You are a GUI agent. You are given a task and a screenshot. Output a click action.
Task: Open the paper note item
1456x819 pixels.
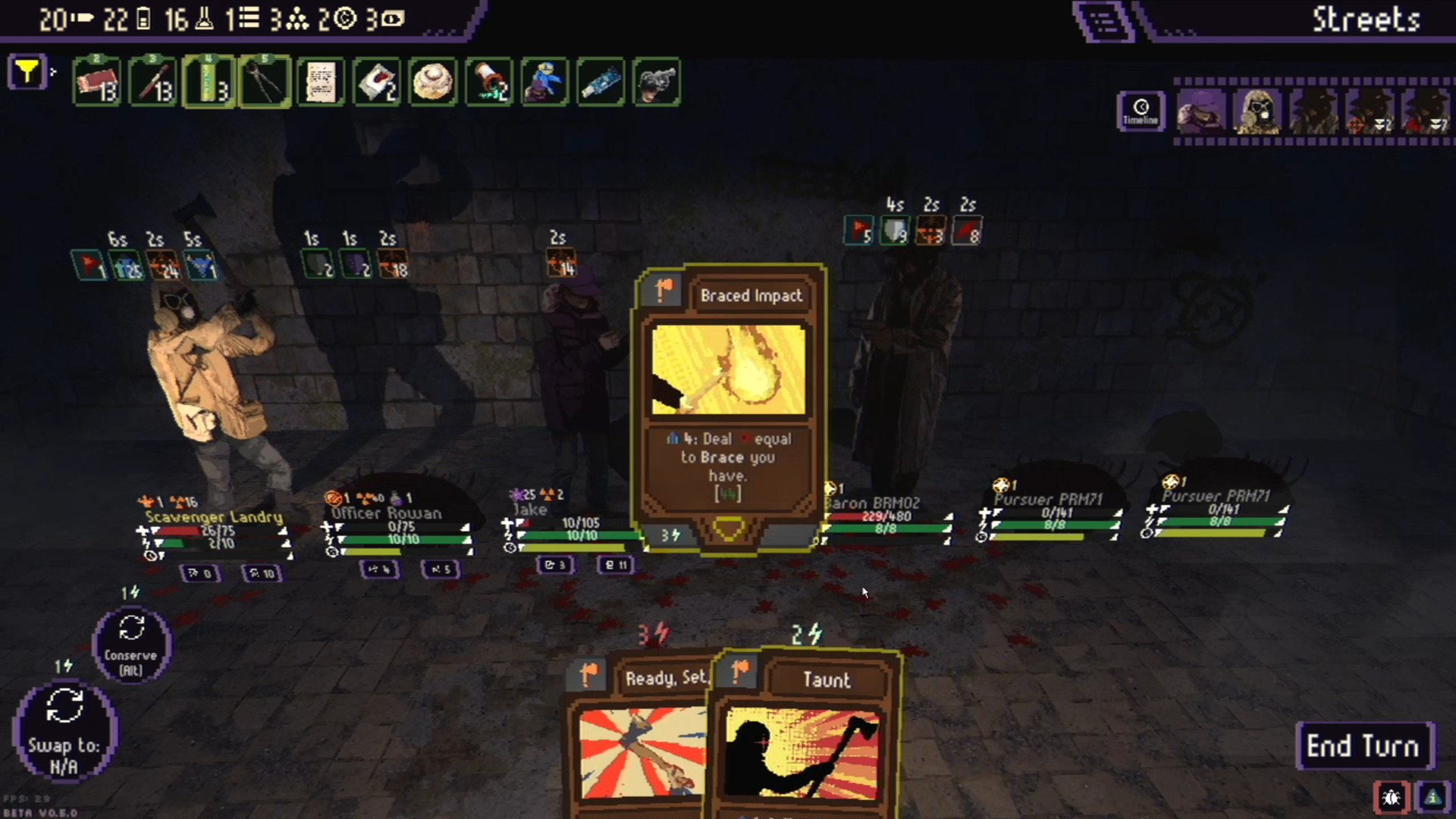[321, 81]
